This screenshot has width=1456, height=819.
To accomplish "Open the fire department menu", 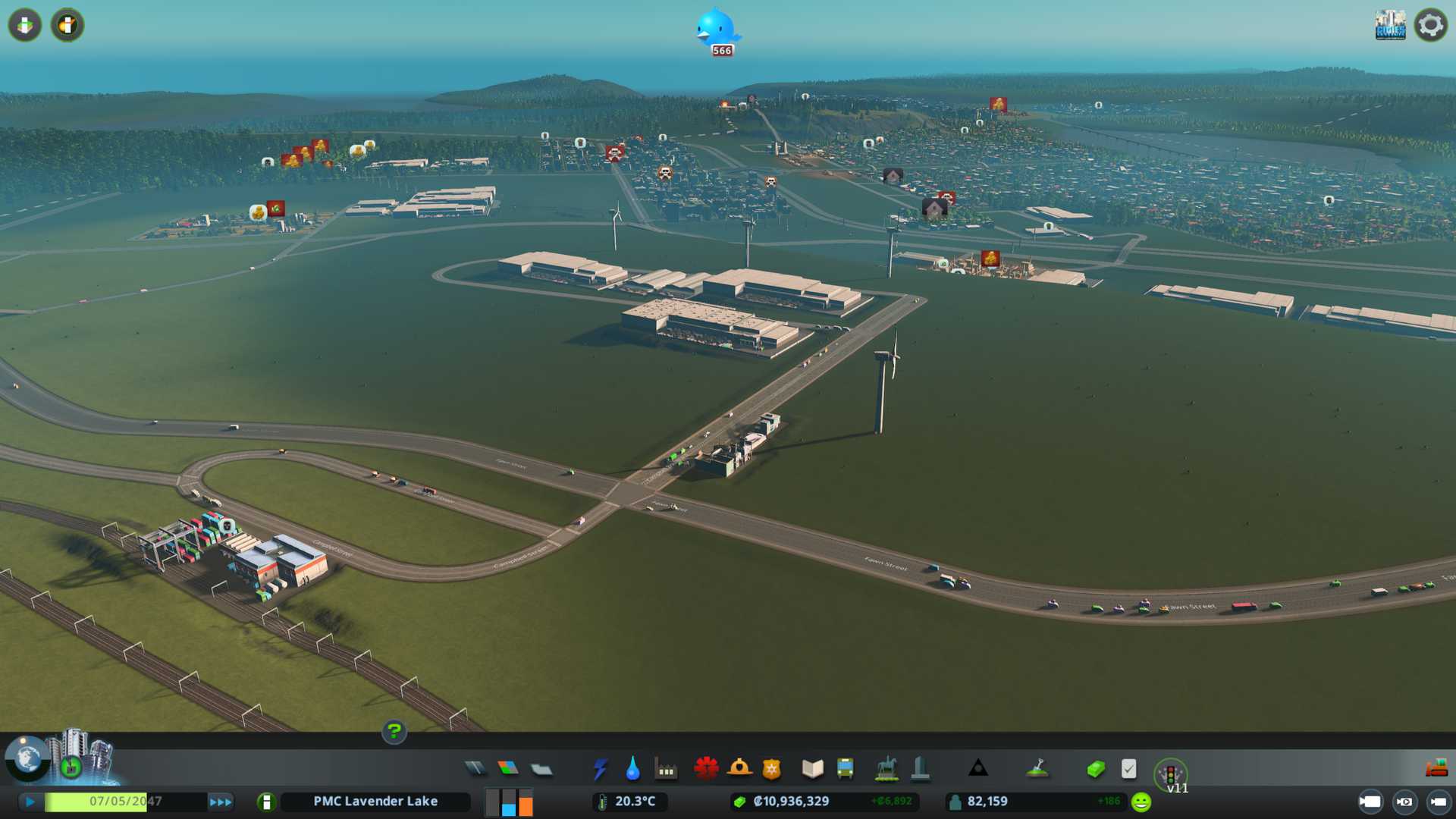I will [x=739, y=768].
